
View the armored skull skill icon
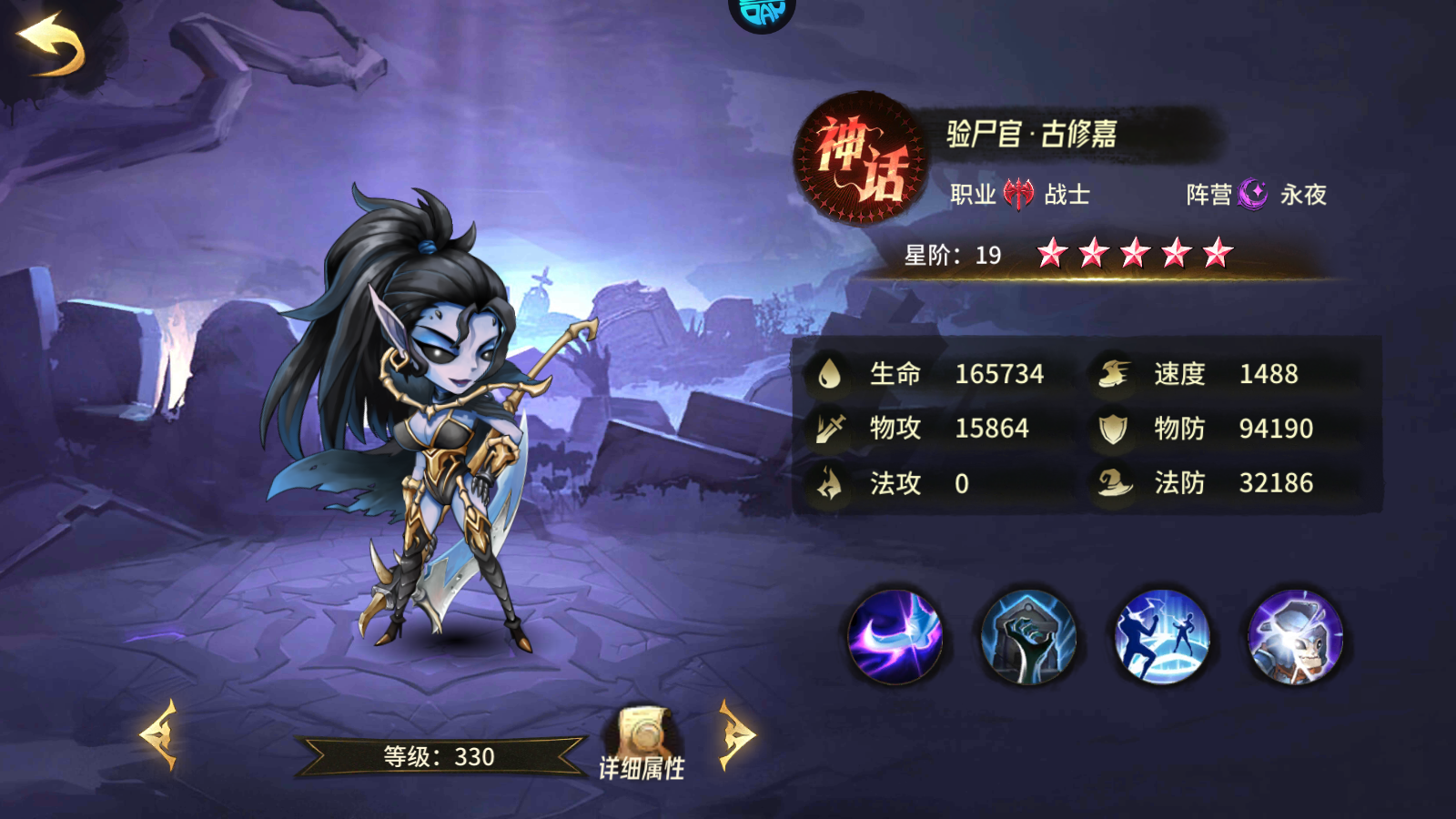click(1295, 637)
